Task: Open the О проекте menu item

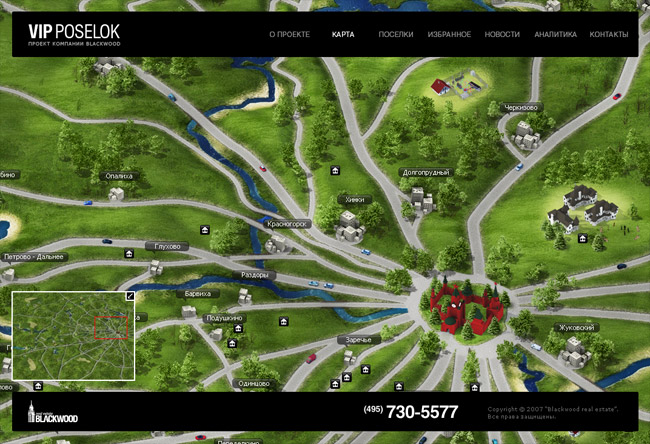Action: [289, 35]
